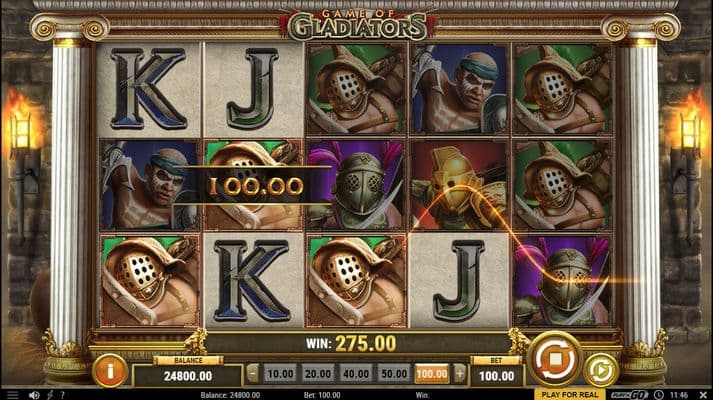This screenshot has width=713, height=400.
Task: Set the bet to 40.00
Action: click(x=356, y=373)
